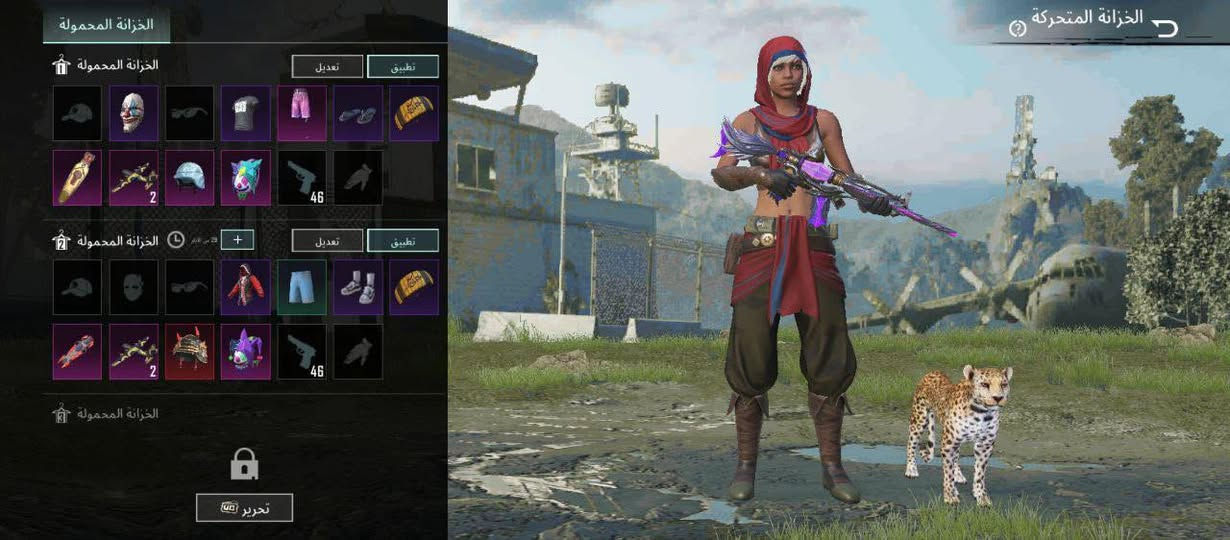Image resolution: width=1230 pixels, height=540 pixels.
Task: Edit the first wardrobe set
Action: click(327, 66)
